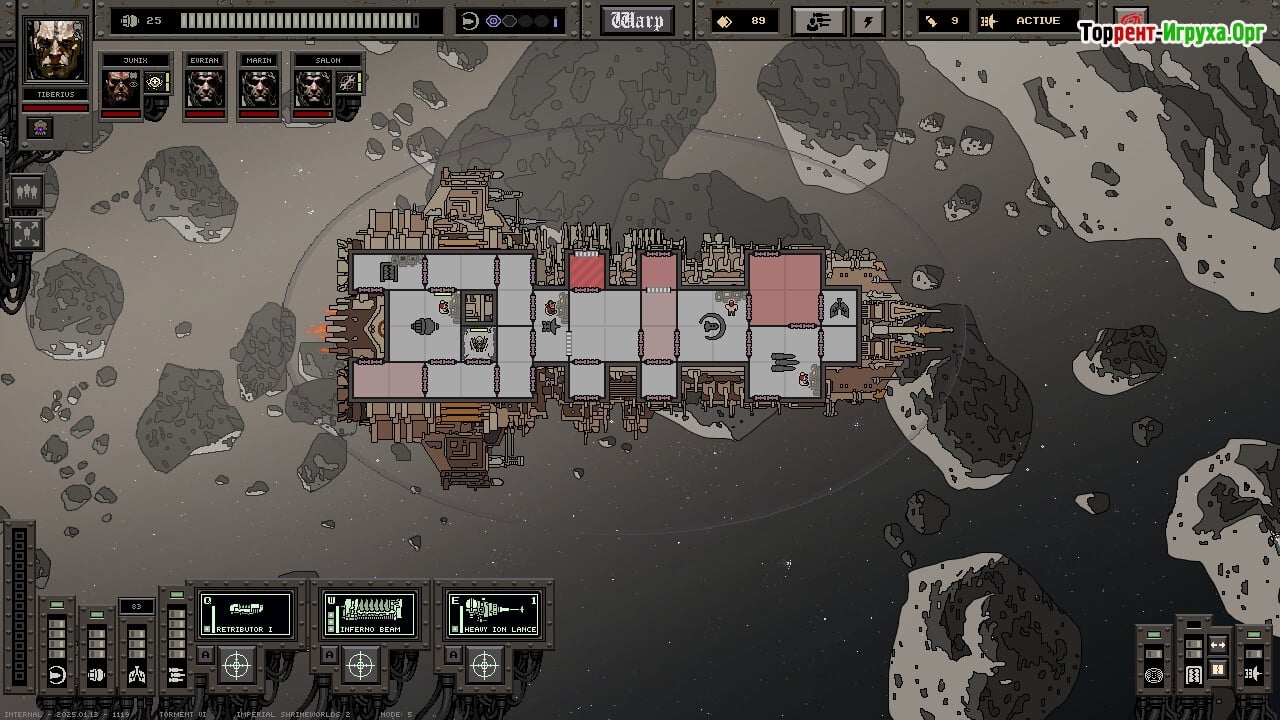Activate the Warp jump button
The height and width of the screenshot is (720, 1280).
point(637,20)
